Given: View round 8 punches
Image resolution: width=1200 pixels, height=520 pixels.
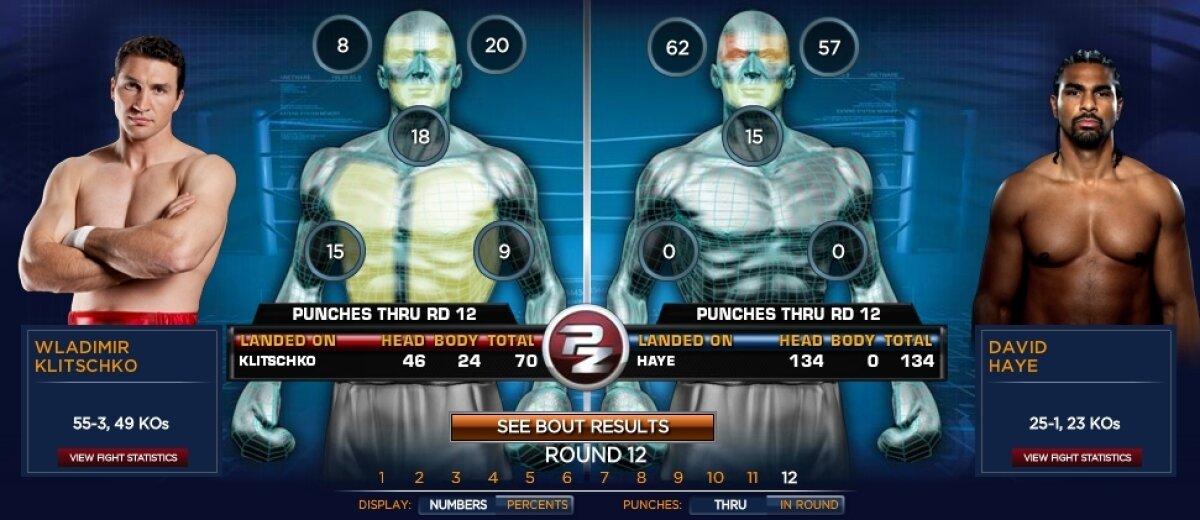Looking at the screenshot, I should 641,478.
